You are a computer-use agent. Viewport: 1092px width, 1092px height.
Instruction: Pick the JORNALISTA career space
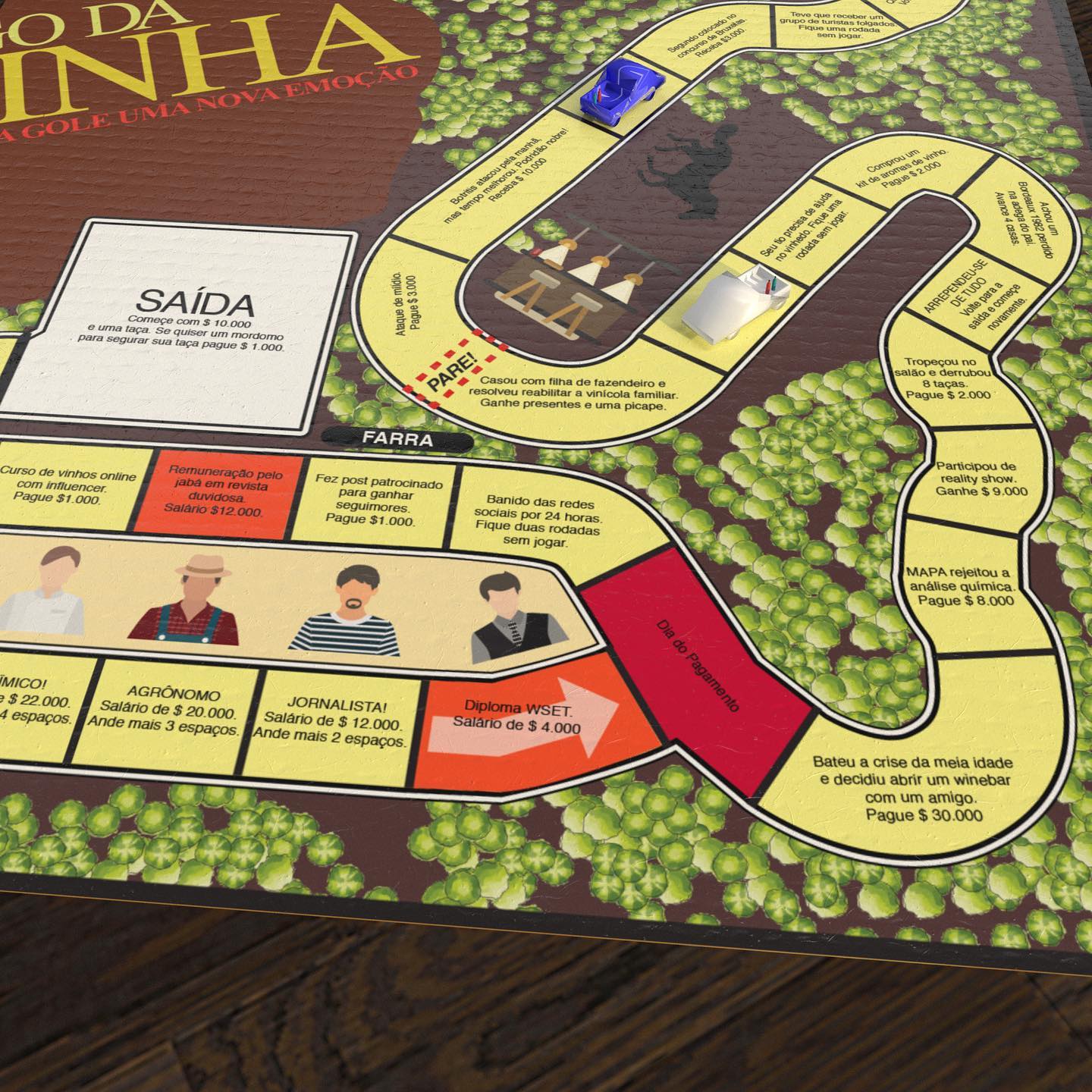point(334,720)
